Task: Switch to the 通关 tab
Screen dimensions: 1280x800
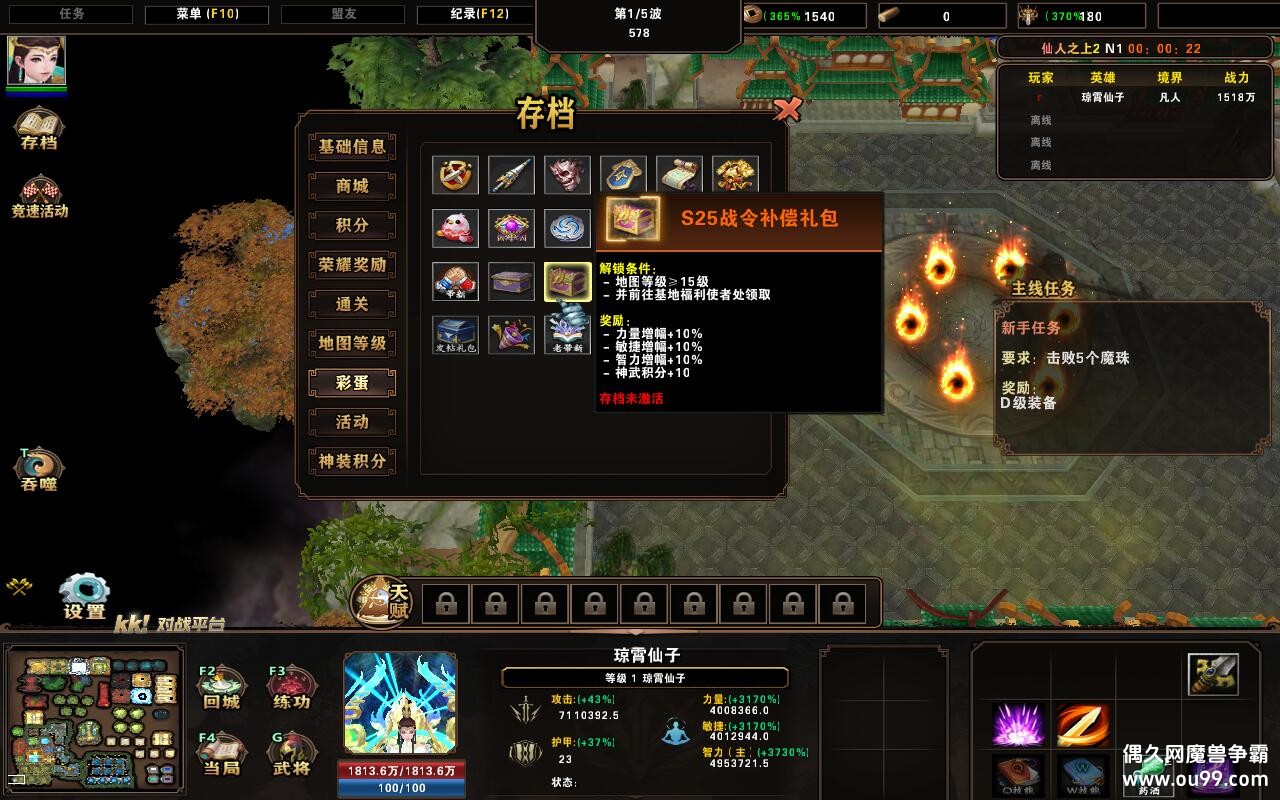Action: click(352, 304)
